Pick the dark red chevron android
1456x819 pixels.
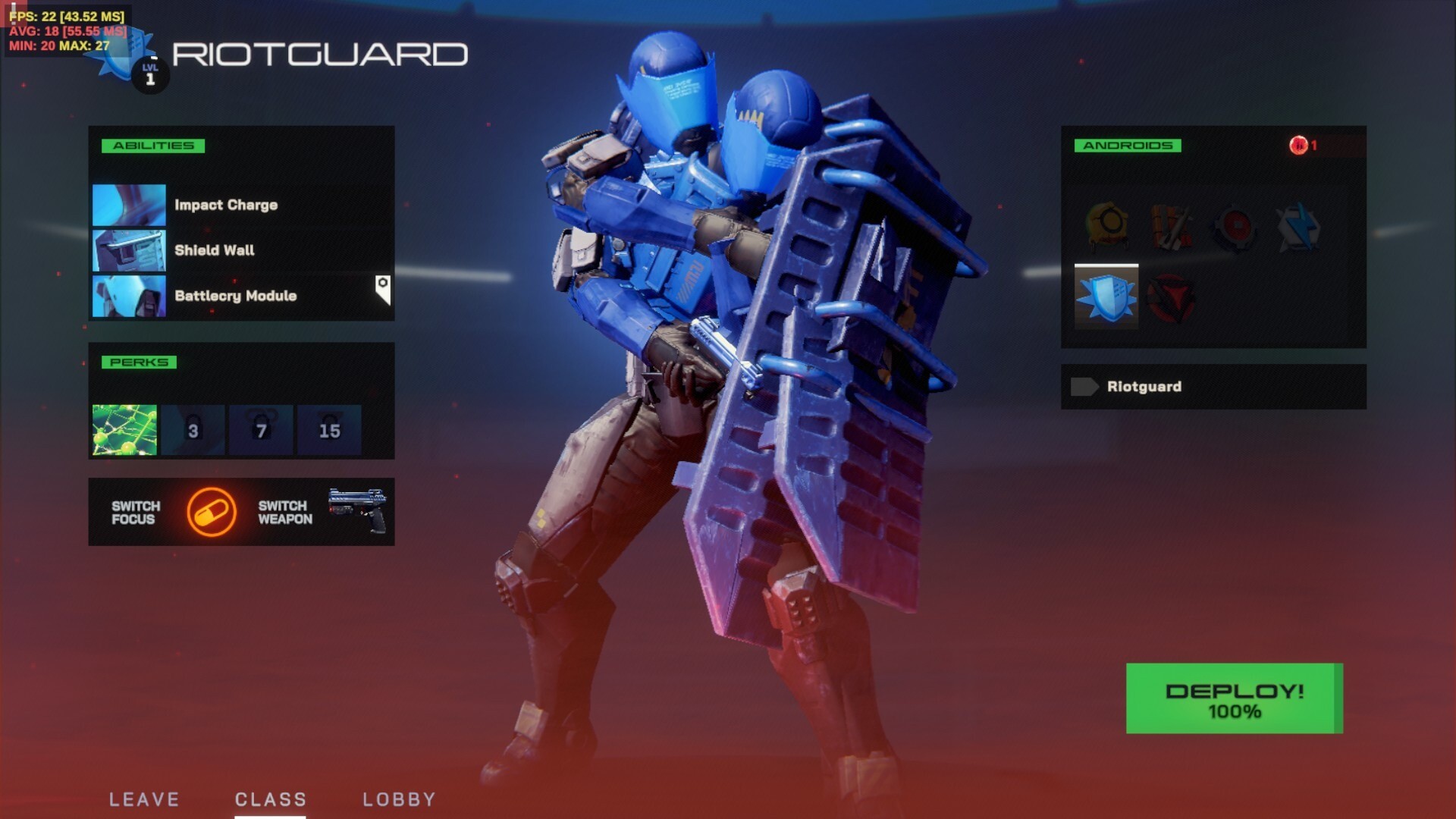(1170, 298)
